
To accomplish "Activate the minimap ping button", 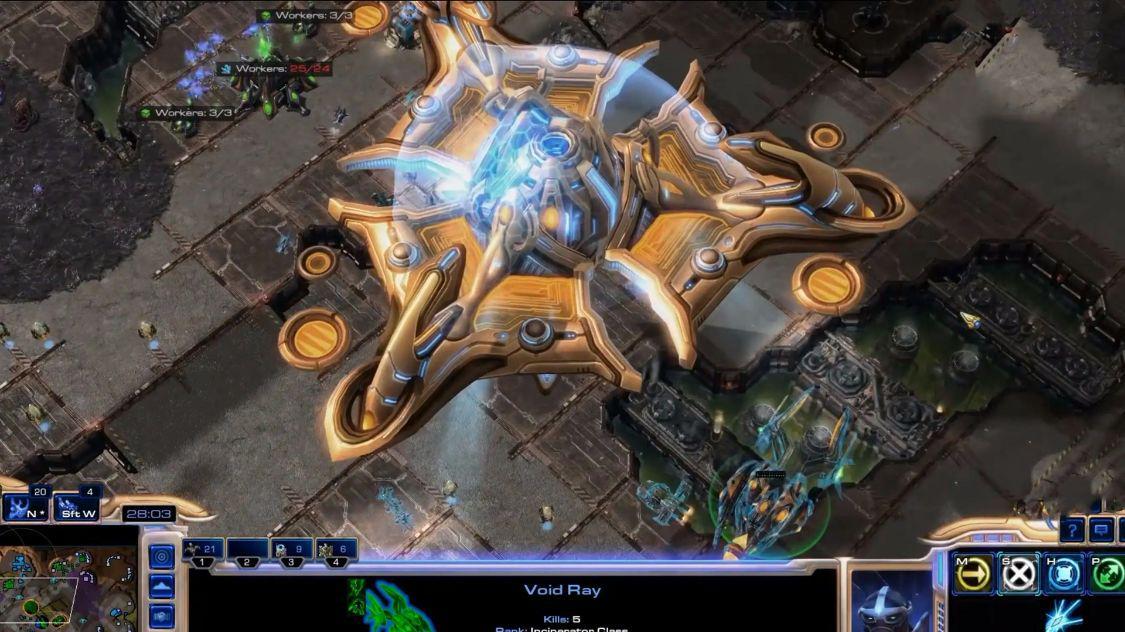I will pos(161,556).
